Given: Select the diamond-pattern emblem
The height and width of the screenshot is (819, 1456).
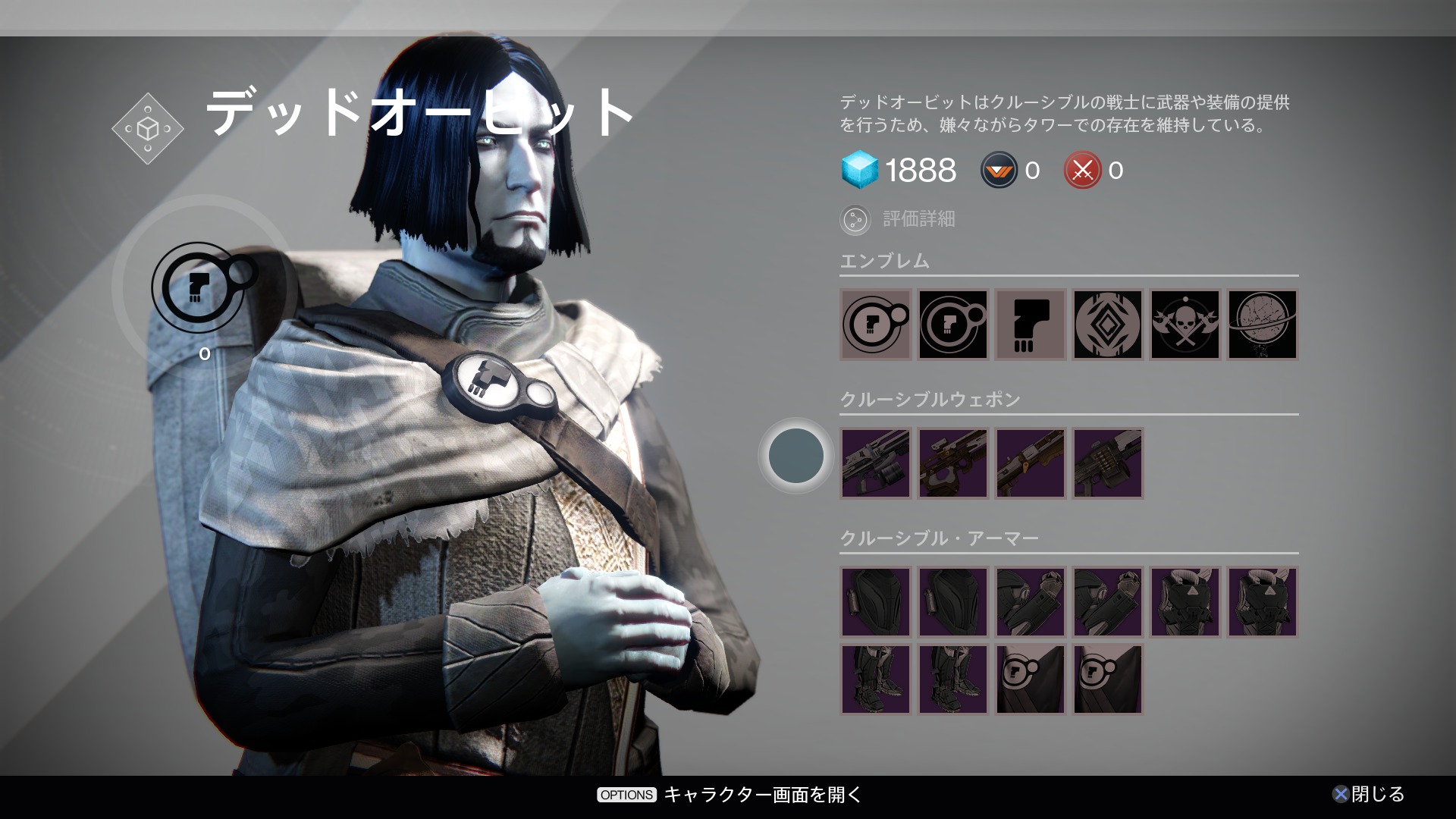Looking at the screenshot, I should point(1107,325).
